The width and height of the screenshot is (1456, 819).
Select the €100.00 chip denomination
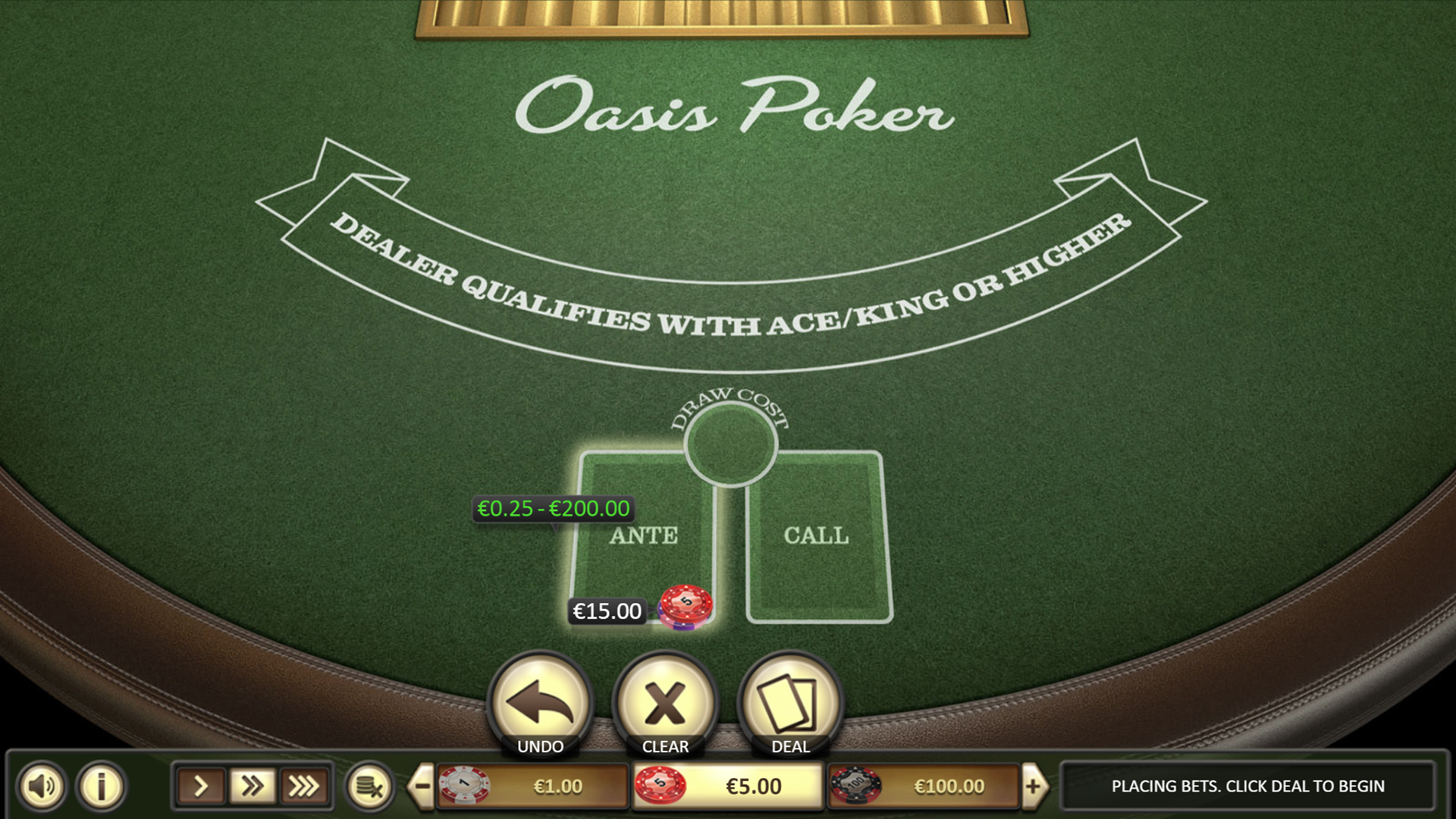922,786
